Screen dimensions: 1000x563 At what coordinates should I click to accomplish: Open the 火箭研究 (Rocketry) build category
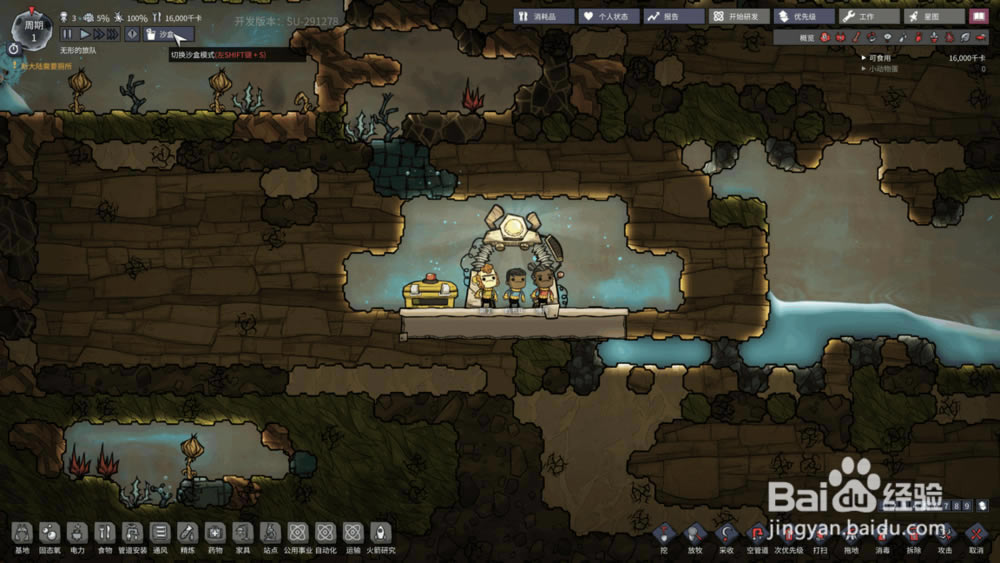pyautogui.click(x=380, y=535)
